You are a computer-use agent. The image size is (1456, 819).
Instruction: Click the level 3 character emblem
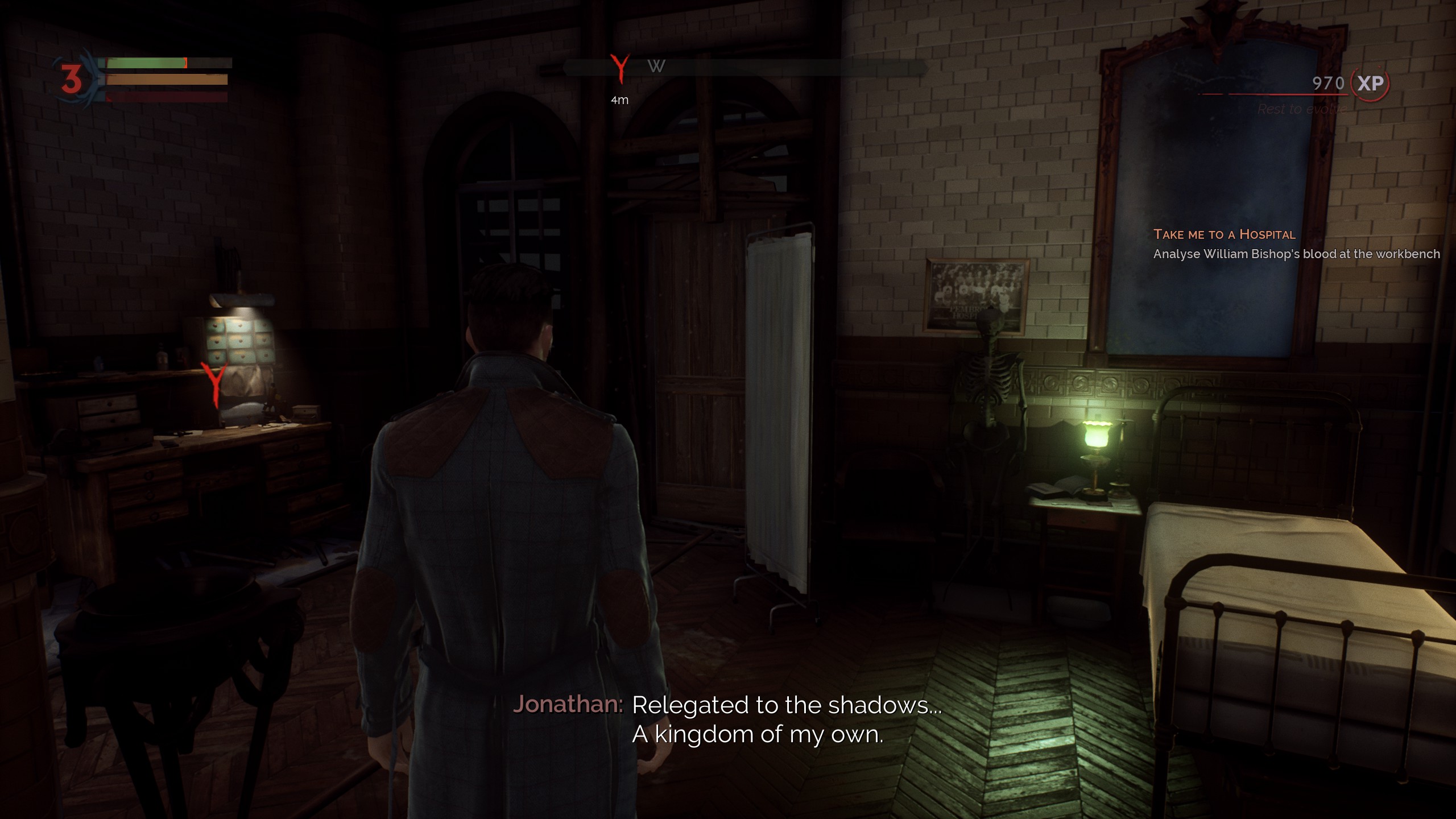tap(72, 79)
